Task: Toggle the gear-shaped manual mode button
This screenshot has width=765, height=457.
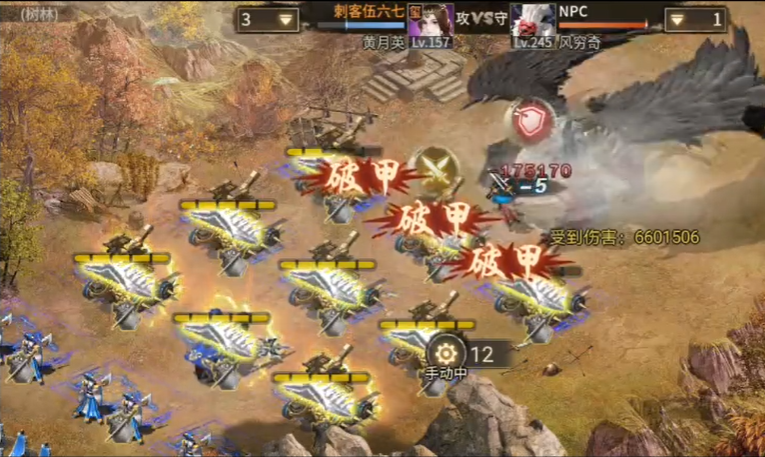Action: (x=447, y=353)
